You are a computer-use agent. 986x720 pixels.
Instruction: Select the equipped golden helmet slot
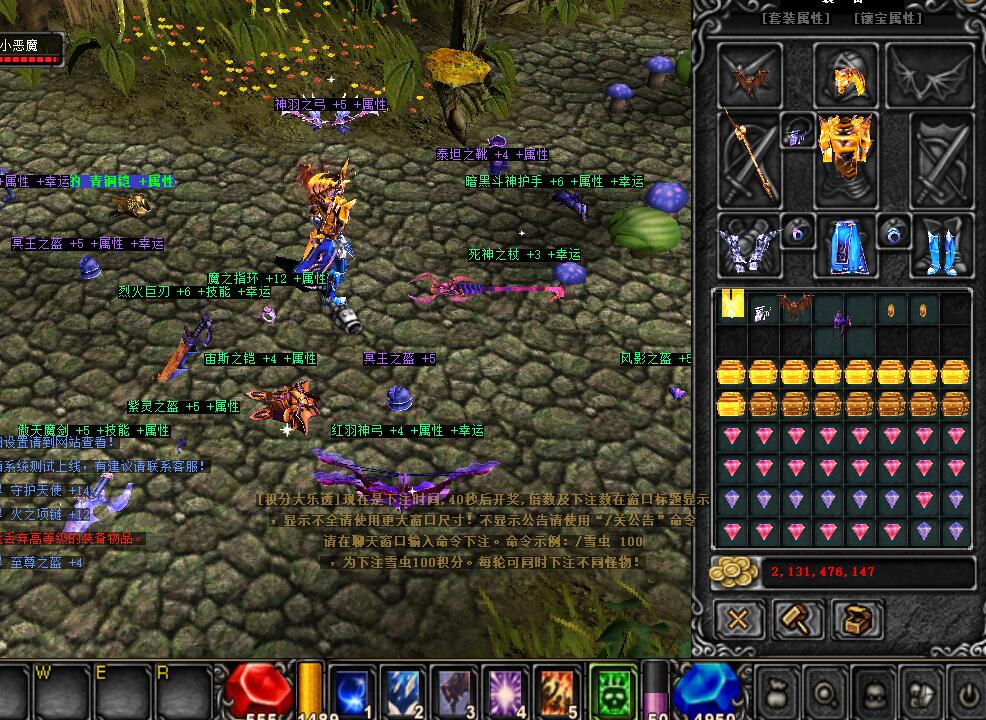click(845, 75)
